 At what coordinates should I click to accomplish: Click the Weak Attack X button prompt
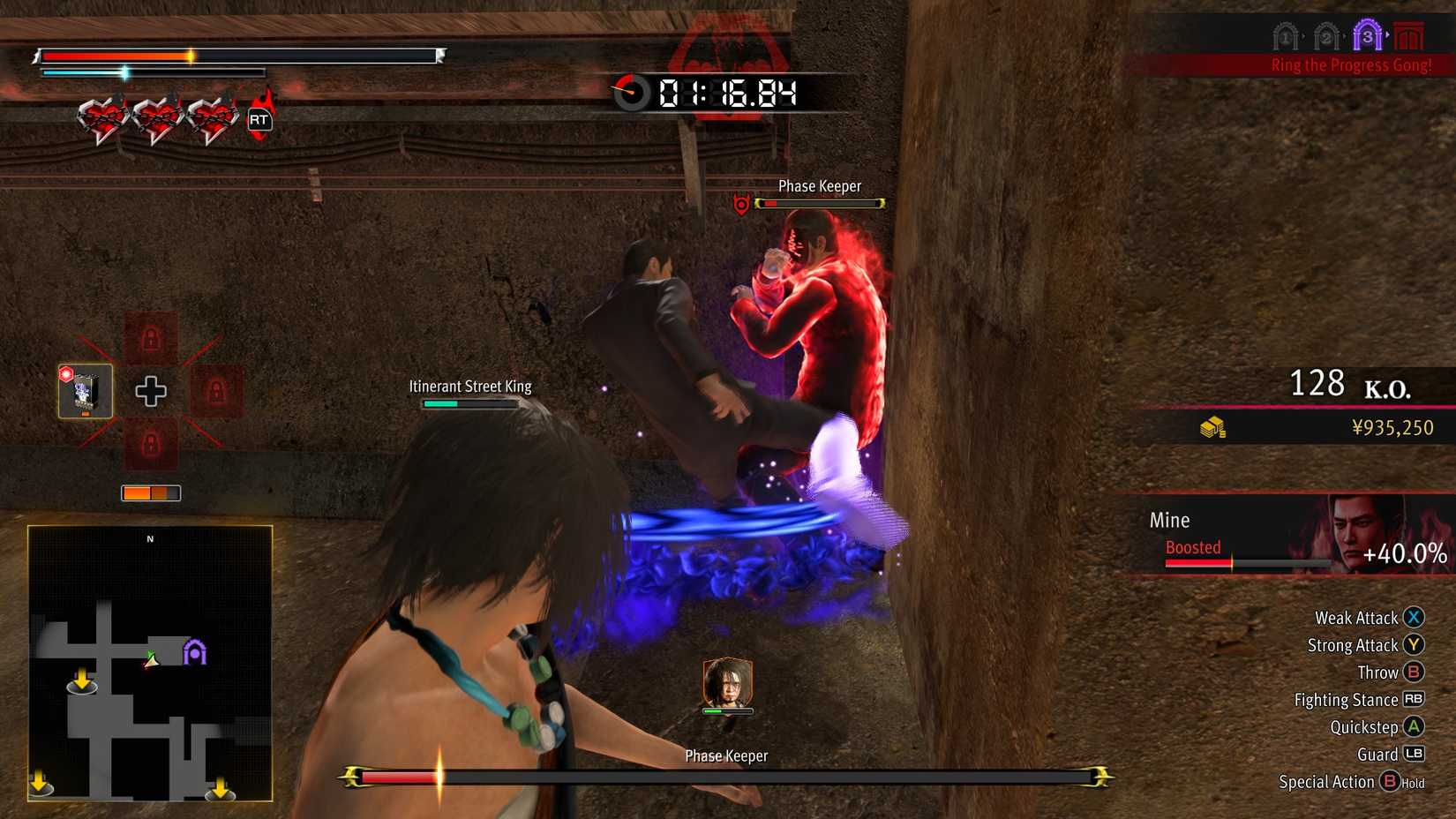[1415, 618]
